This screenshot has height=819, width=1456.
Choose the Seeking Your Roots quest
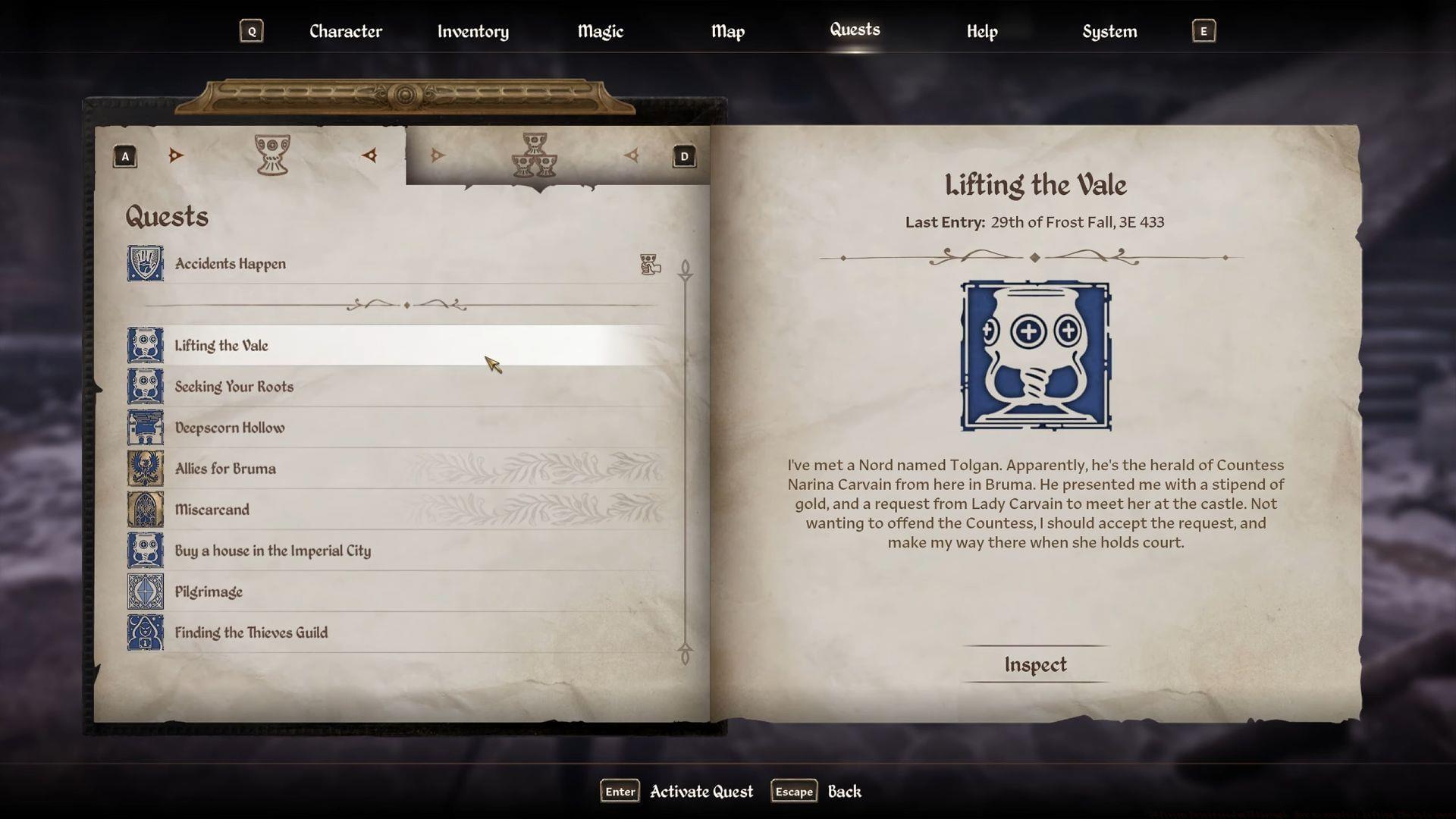coord(234,387)
